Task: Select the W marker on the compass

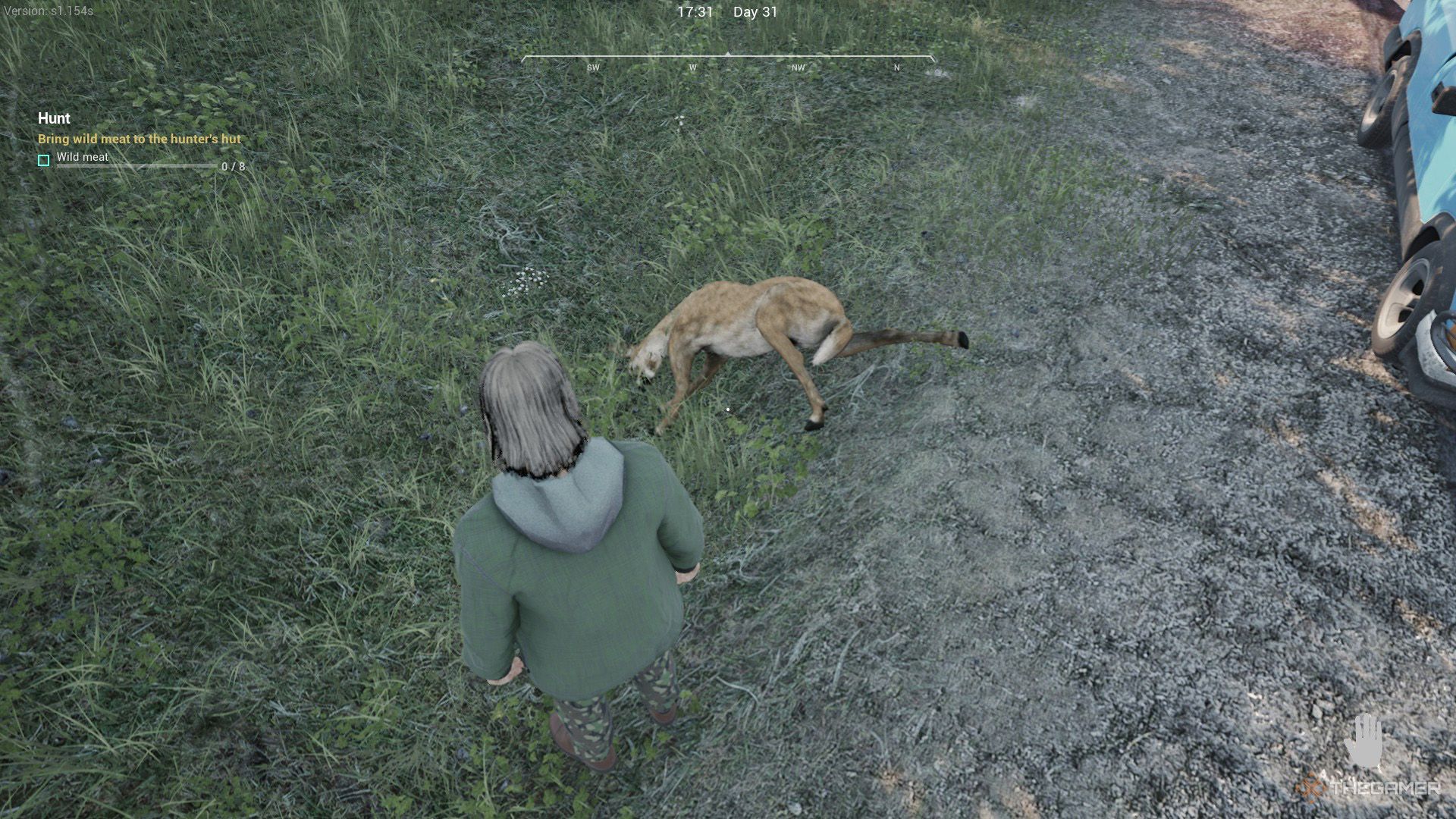Action: 692,67
